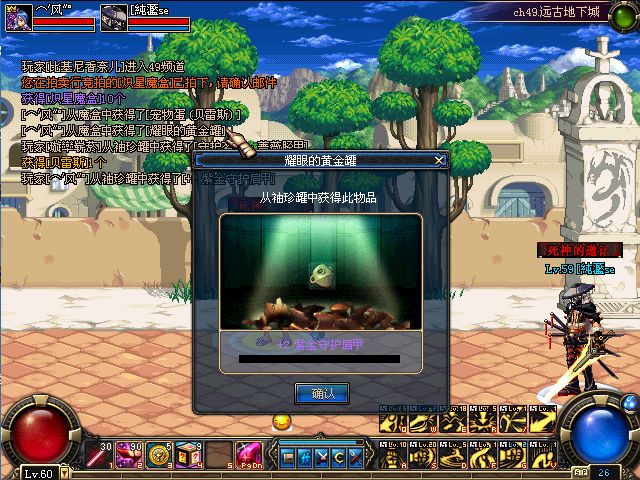Use the purple consumable with count 90
The image size is (640, 480).
[129, 456]
